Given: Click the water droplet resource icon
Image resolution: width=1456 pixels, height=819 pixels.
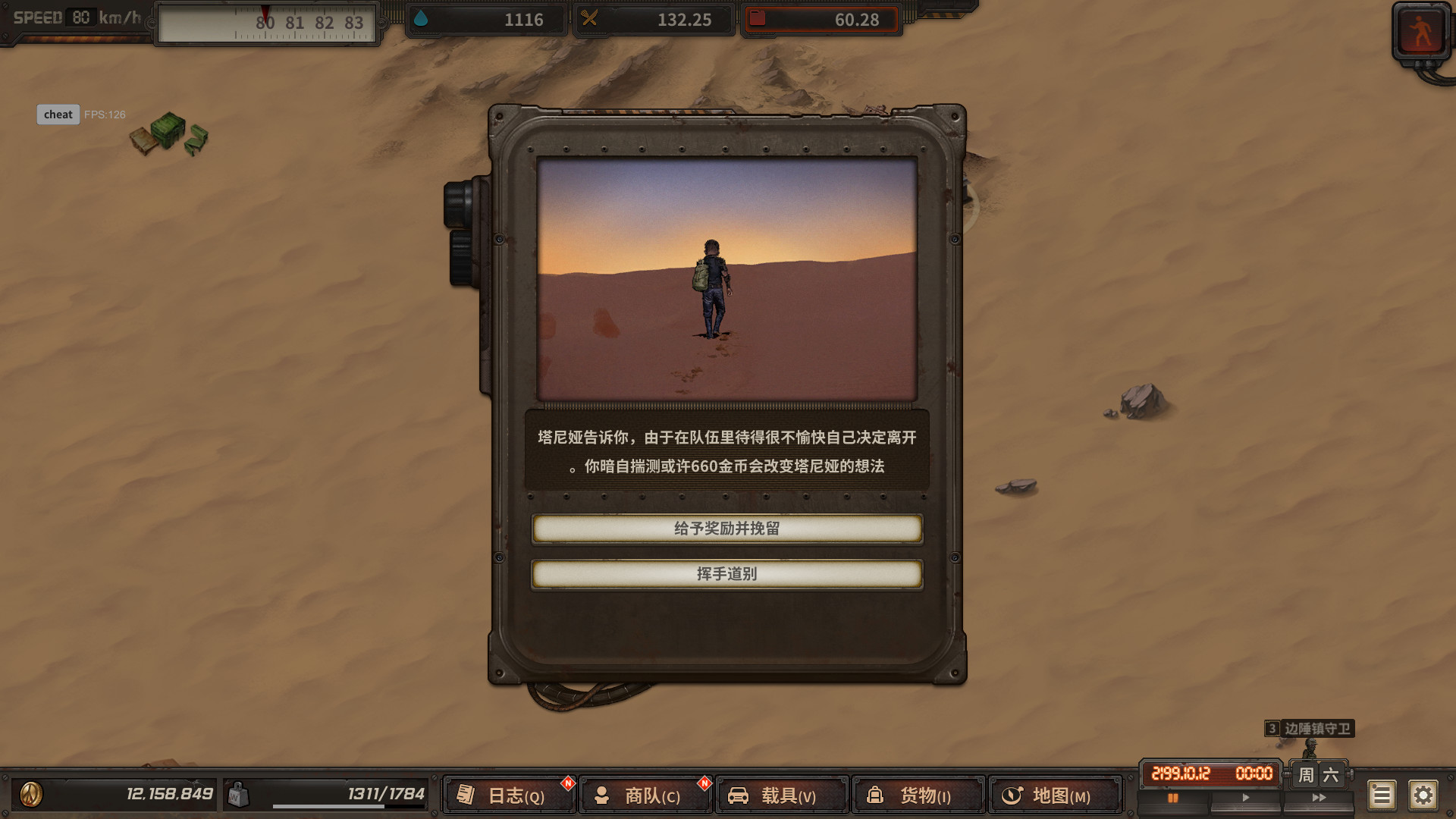Looking at the screenshot, I should [x=422, y=19].
